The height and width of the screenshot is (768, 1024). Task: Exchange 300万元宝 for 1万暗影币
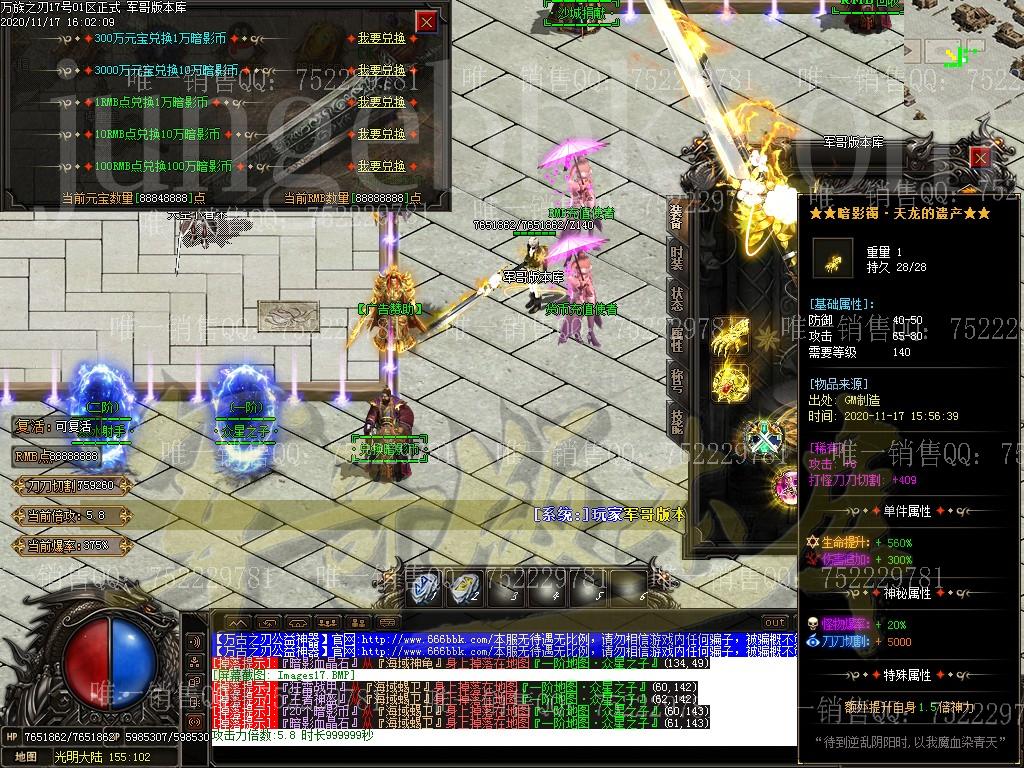tap(381, 39)
